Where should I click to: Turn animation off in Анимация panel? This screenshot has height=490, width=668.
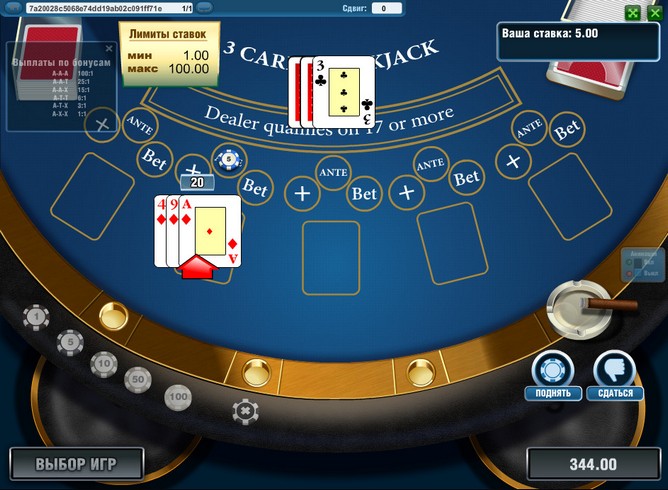[x=630, y=273]
